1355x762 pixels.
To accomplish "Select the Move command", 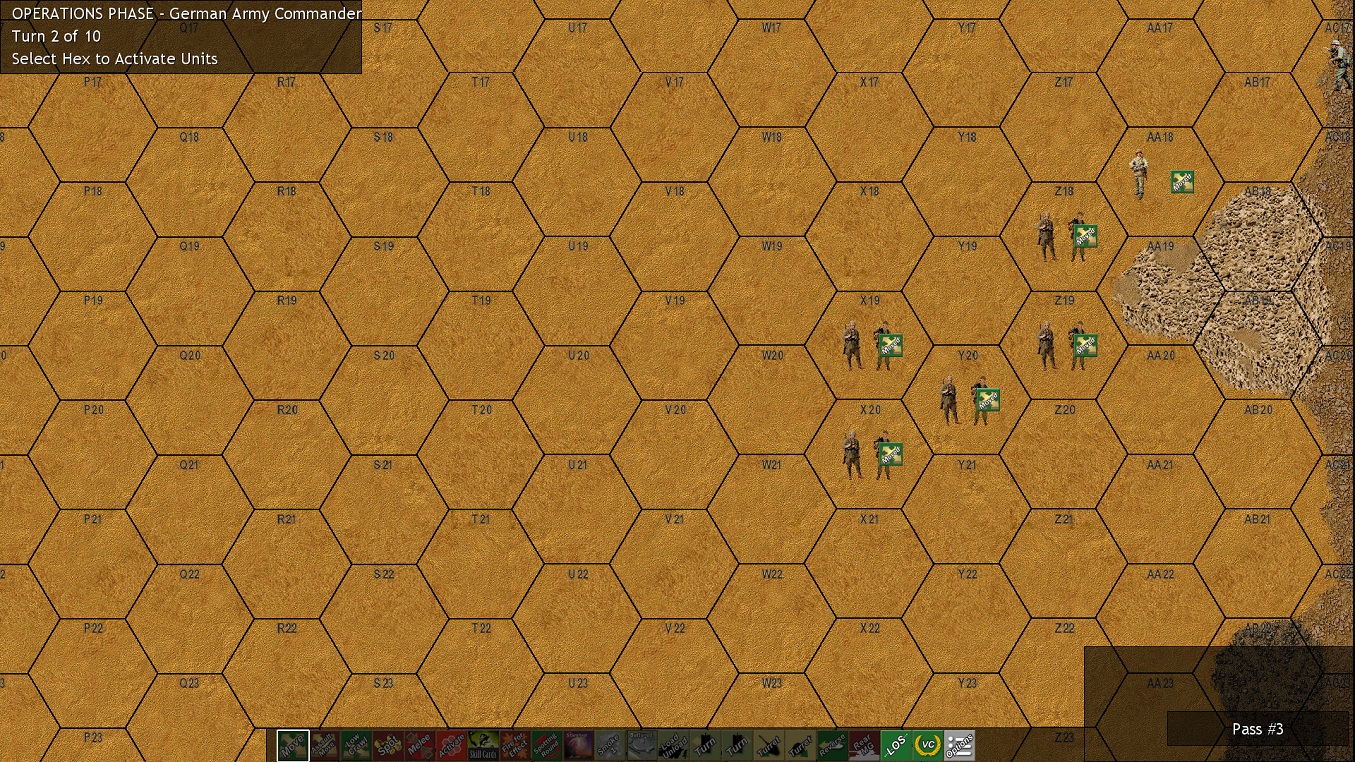I will [x=293, y=745].
